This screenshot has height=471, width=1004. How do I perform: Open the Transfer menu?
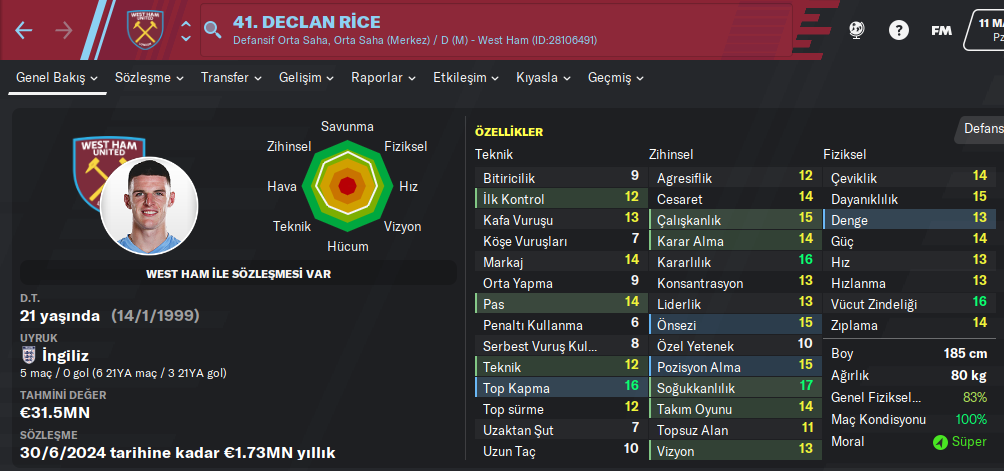pyautogui.click(x=231, y=77)
